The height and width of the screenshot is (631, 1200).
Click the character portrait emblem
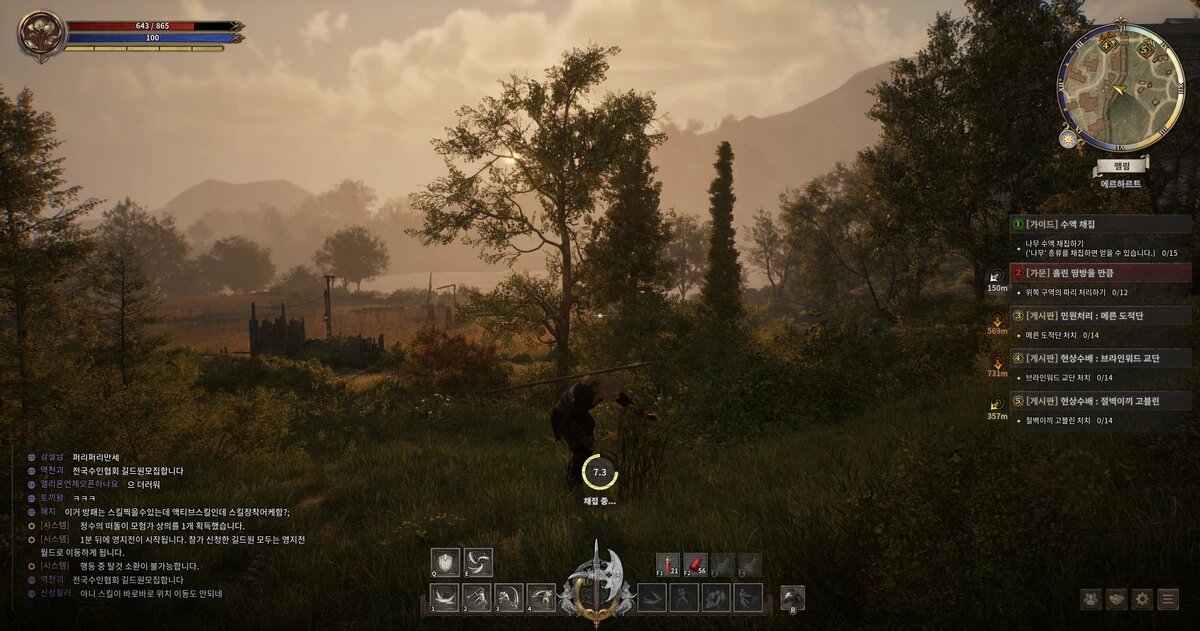point(41,36)
